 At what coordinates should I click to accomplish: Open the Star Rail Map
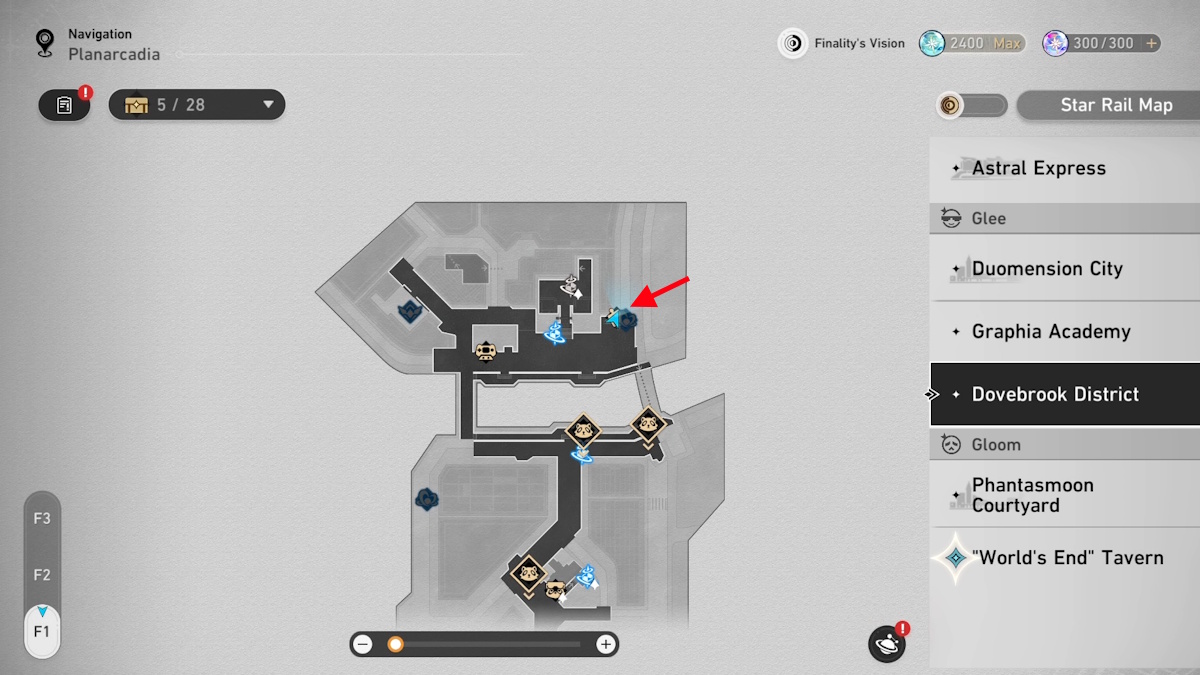point(1108,105)
